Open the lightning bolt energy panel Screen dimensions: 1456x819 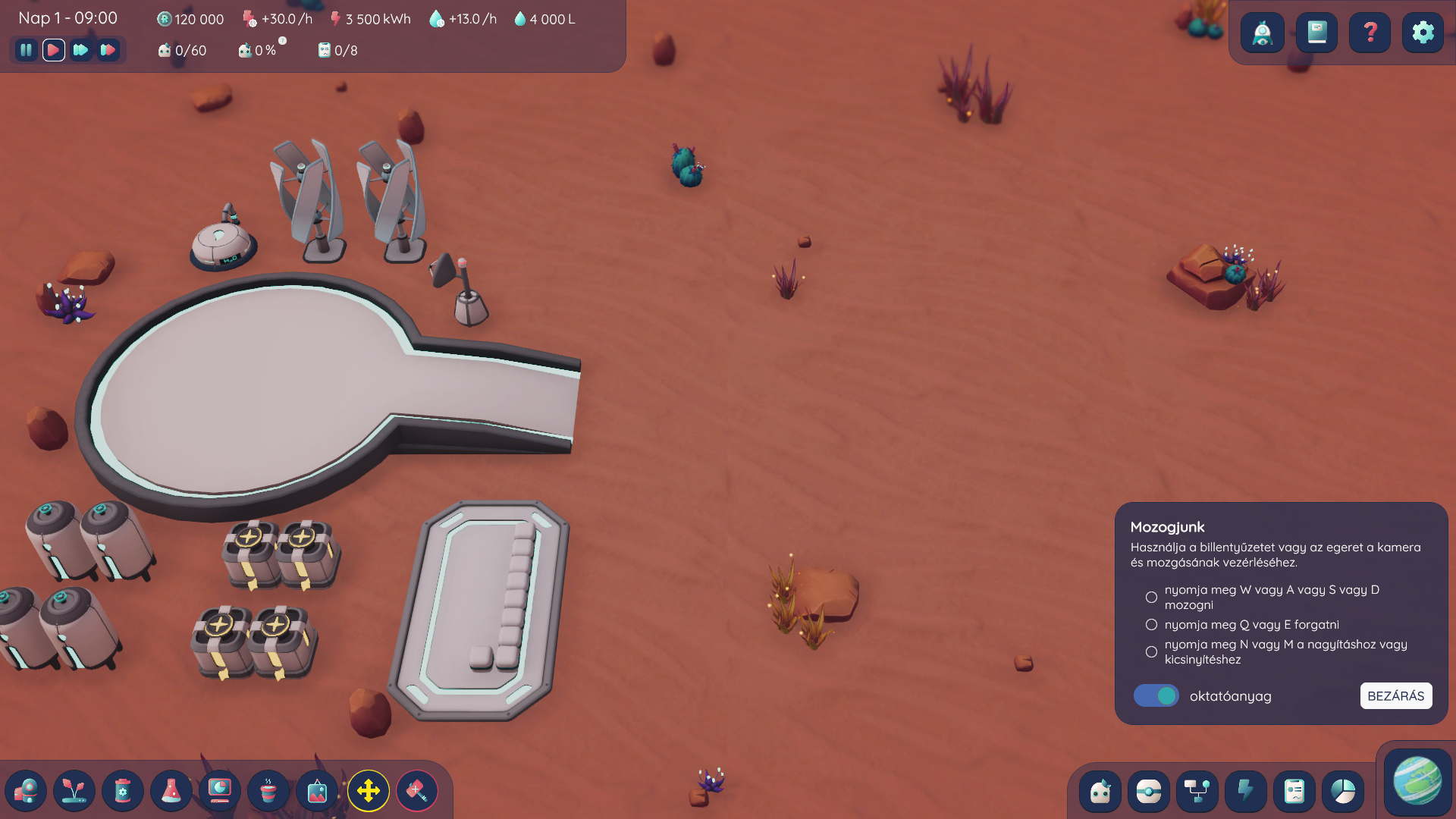coord(1245,791)
